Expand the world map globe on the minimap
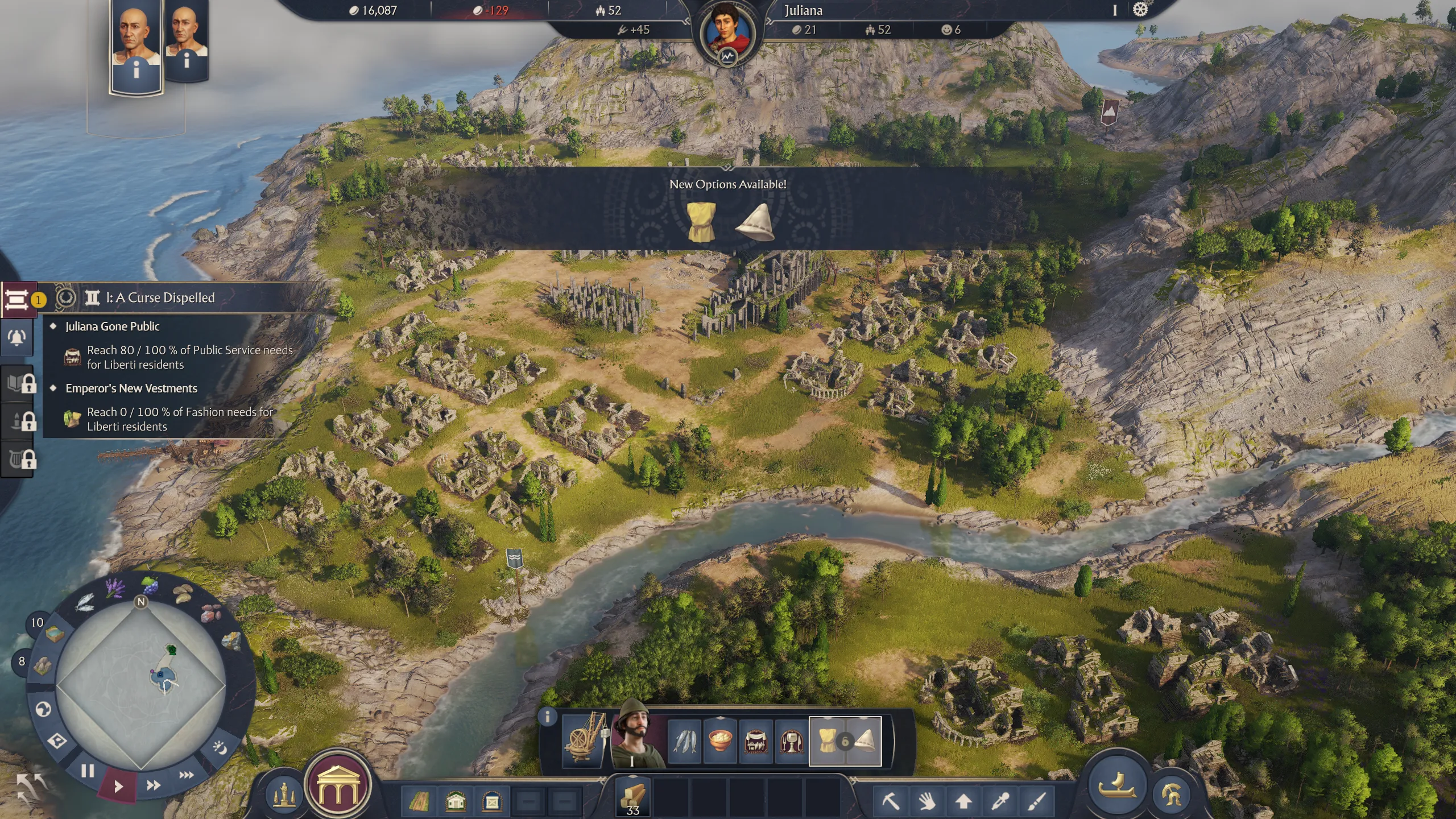The image size is (1456, 819). pyautogui.click(x=44, y=708)
